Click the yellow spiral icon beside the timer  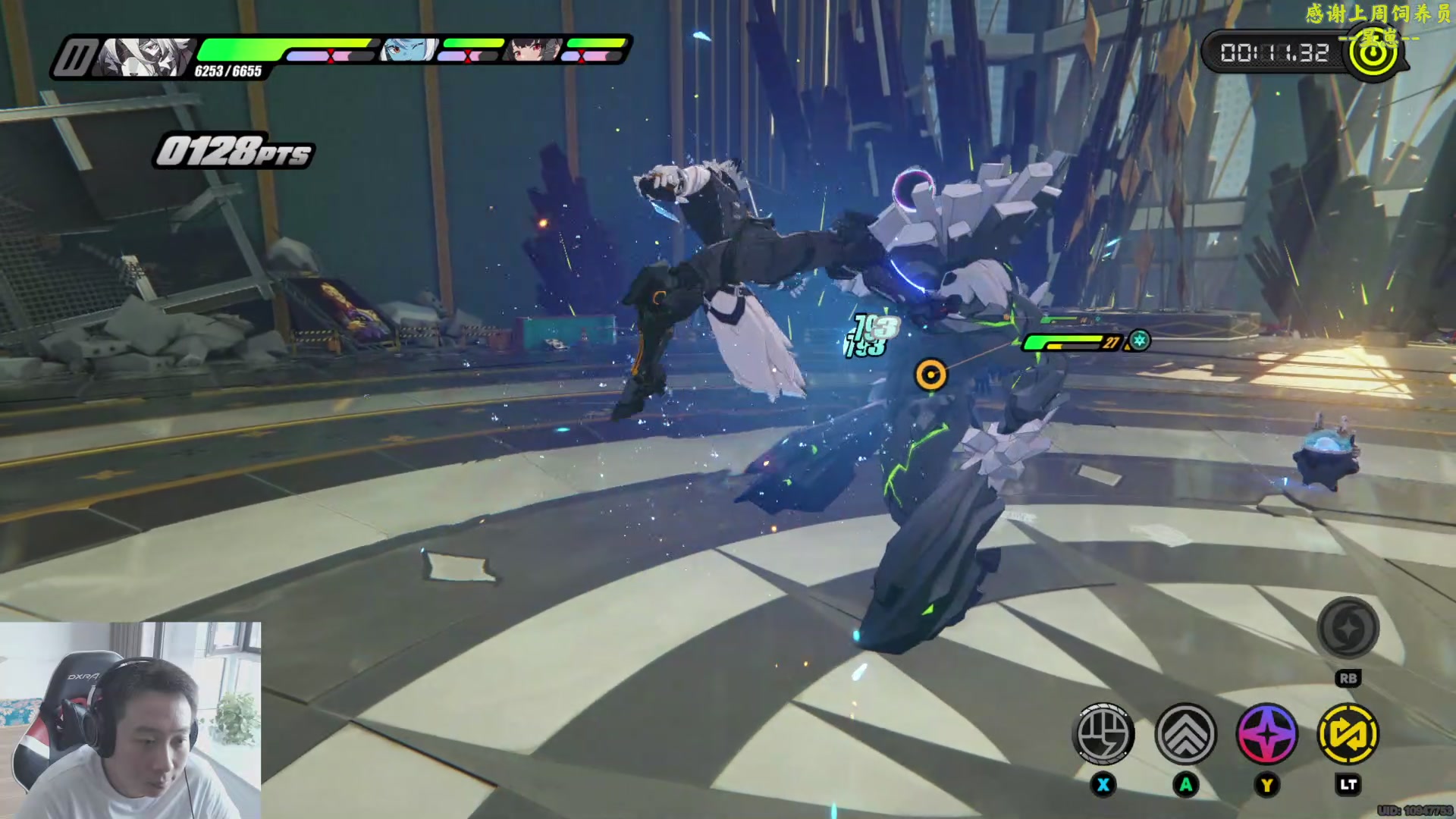(1373, 53)
